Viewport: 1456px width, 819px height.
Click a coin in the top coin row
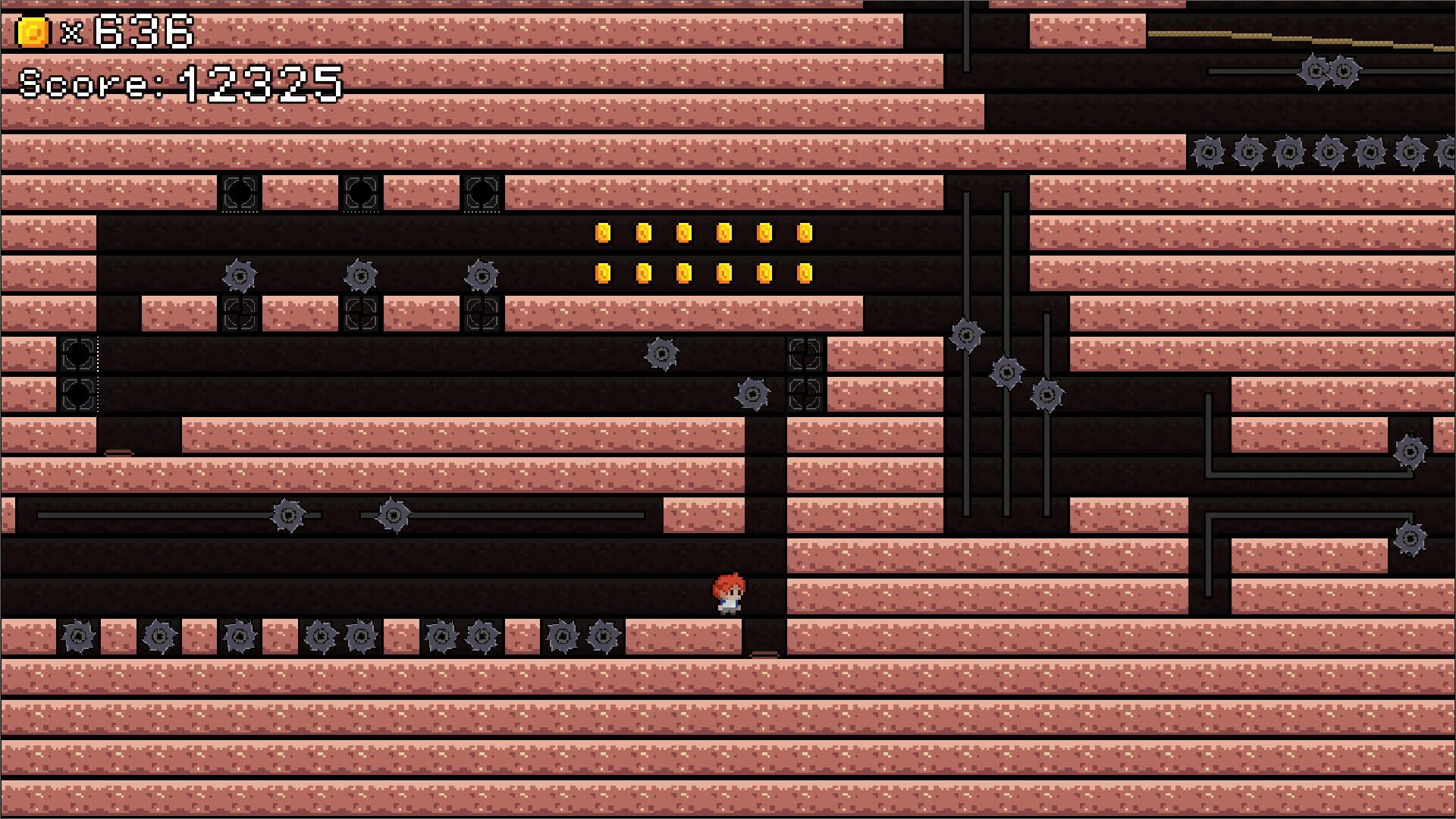point(685,233)
